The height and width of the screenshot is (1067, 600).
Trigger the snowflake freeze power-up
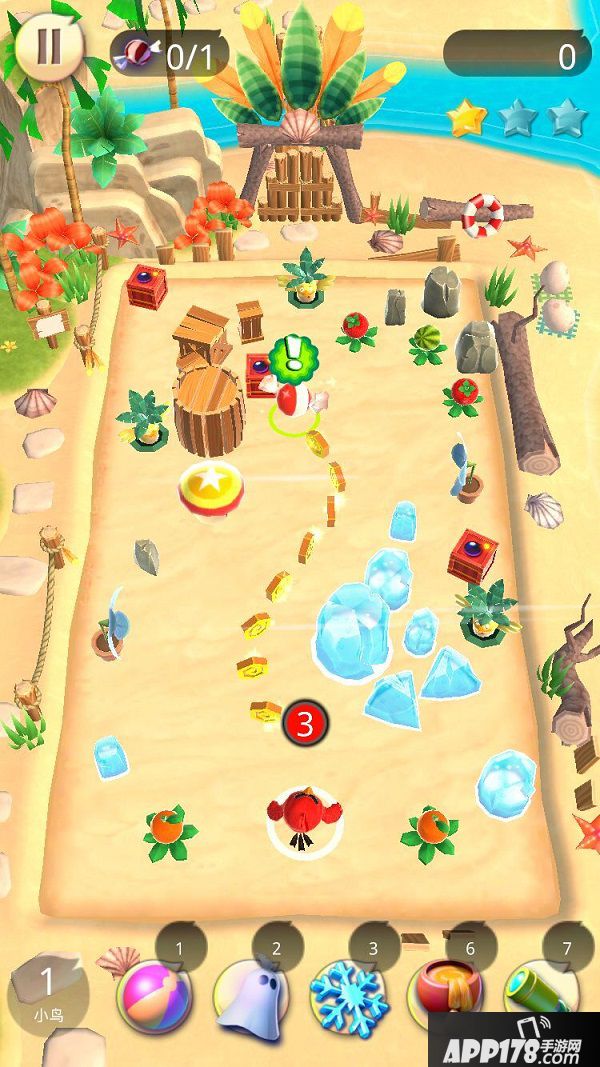[346, 997]
